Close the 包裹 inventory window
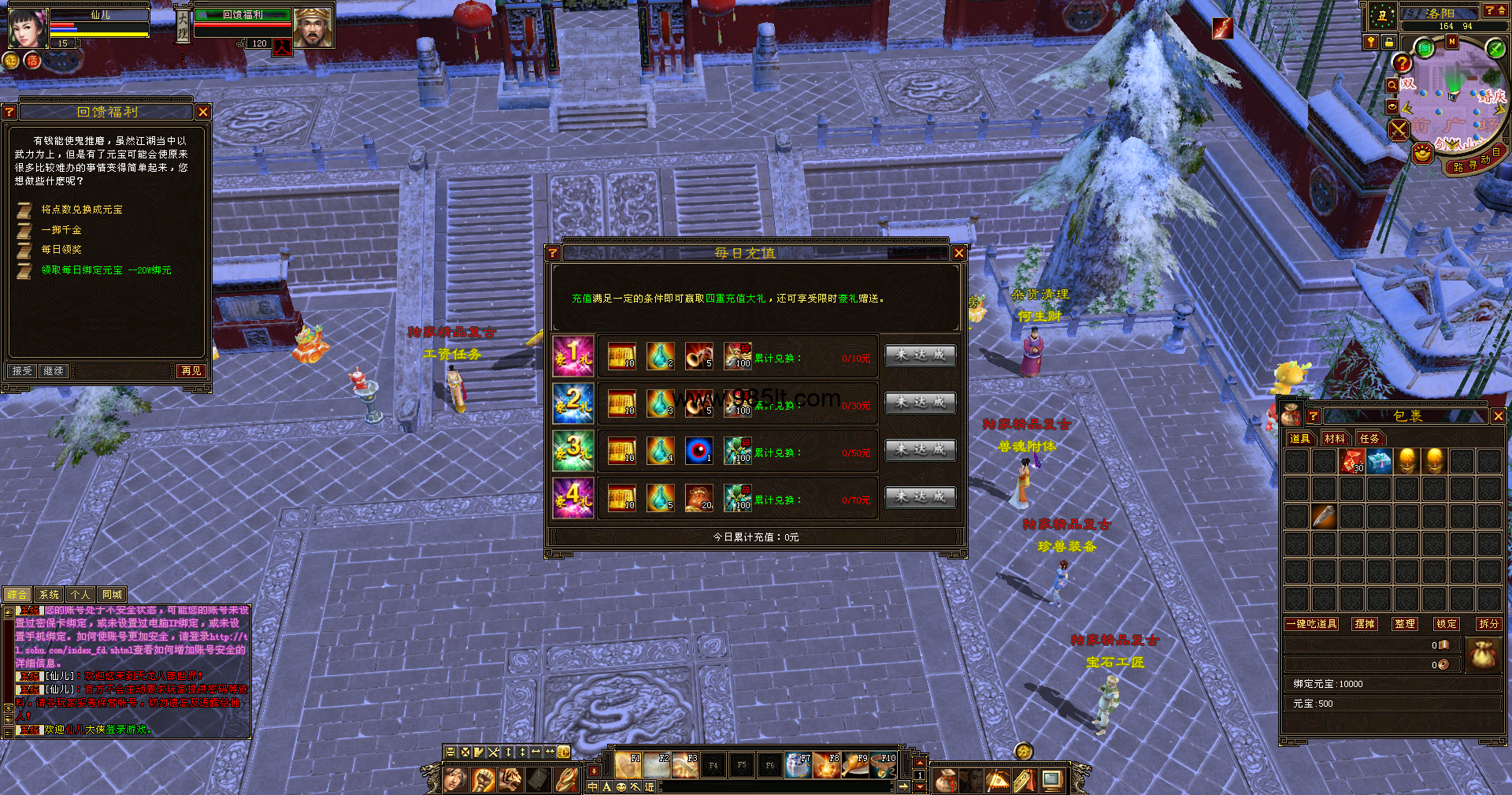1512x795 pixels. pyautogui.click(x=1498, y=416)
